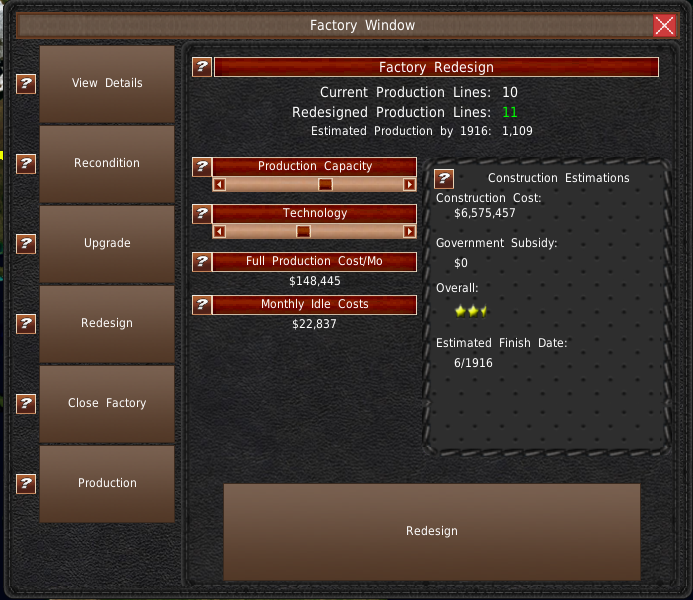Show help for Monthly Idle Costs
The height and width of the screenshot is (600, 693).
coord(202,305)
